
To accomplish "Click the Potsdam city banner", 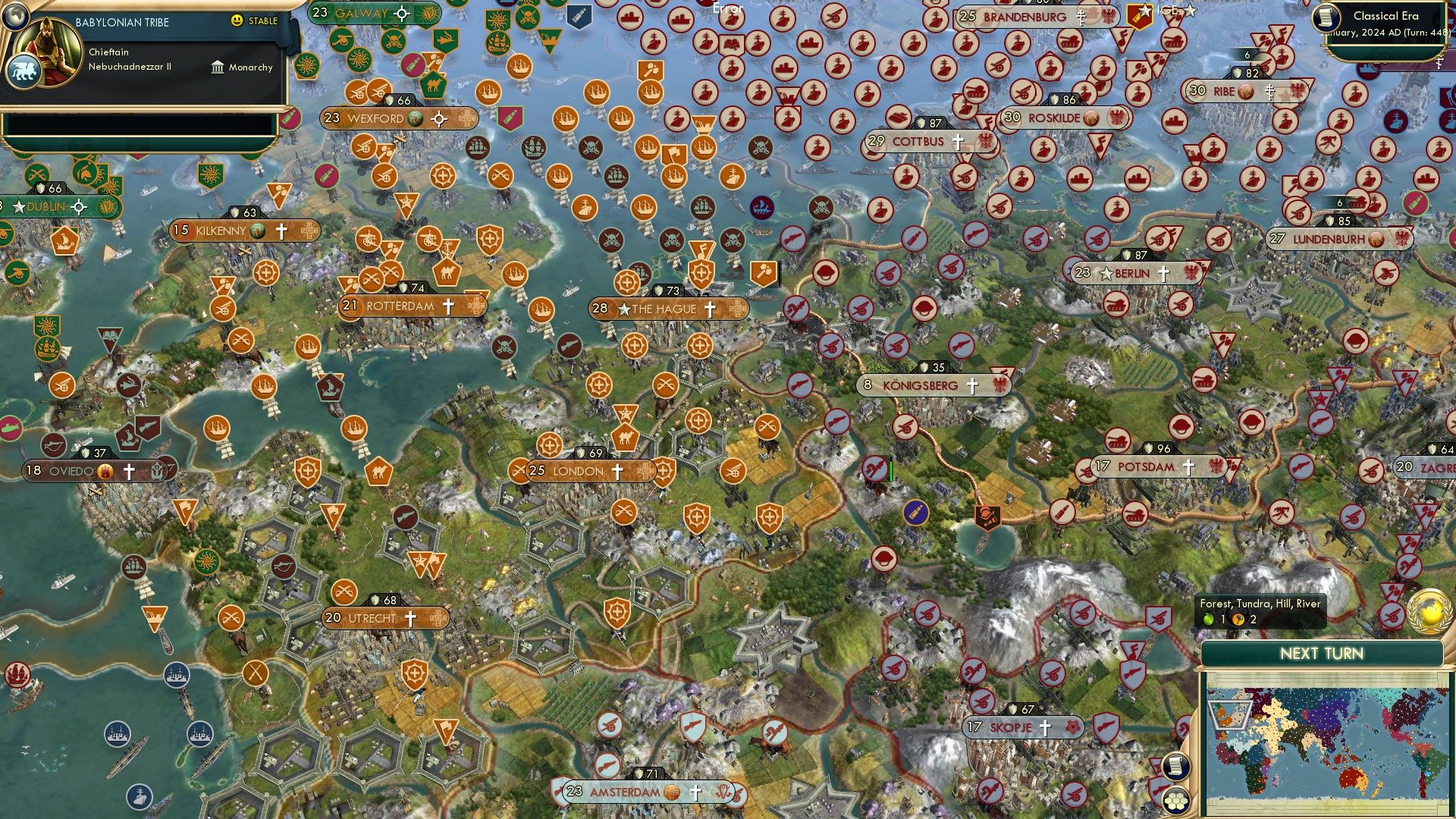I will 1146,467.
